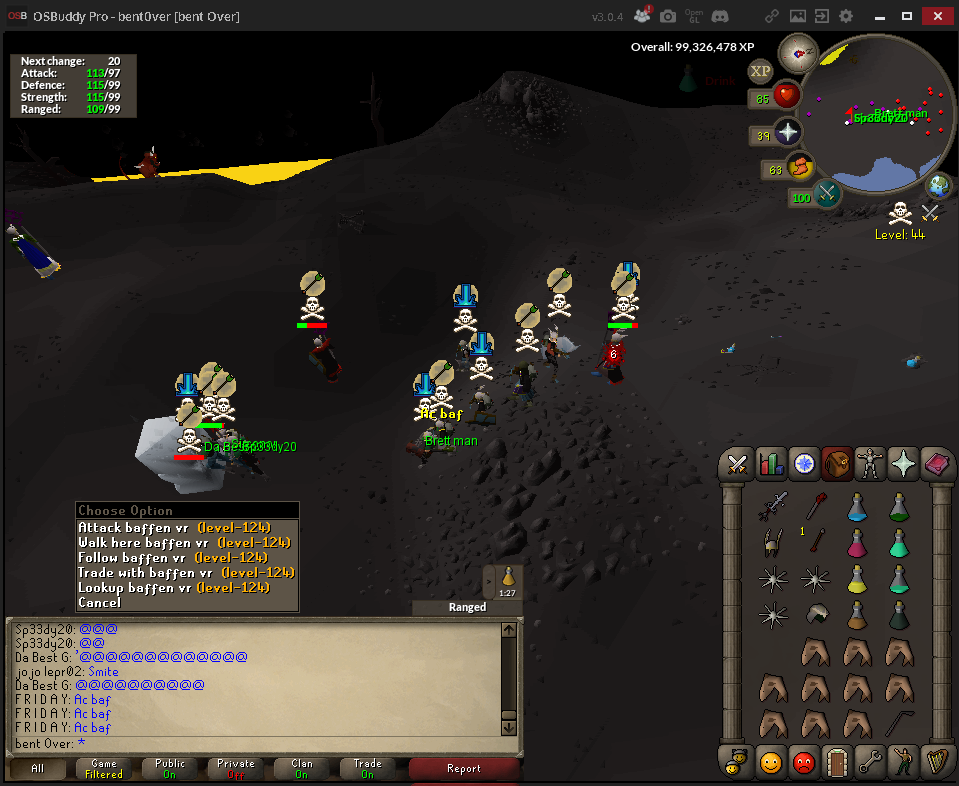This screenshot has width=959, height=786.
Task: Click the blue potion in inventory
Action: click(857, 507)
